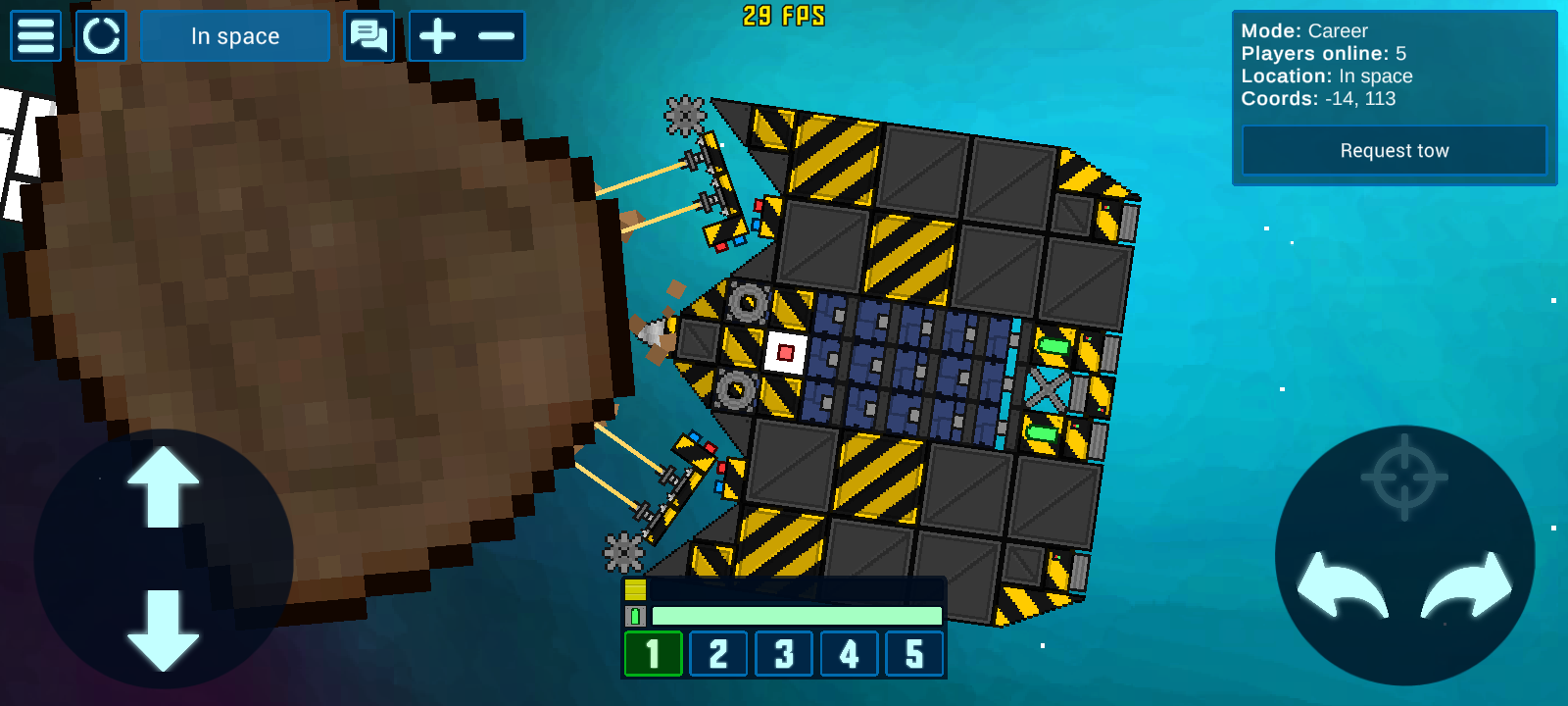1568x706 pixels.
Task: Rotate ship right with curved arrow
Action: pos(1467,585)
